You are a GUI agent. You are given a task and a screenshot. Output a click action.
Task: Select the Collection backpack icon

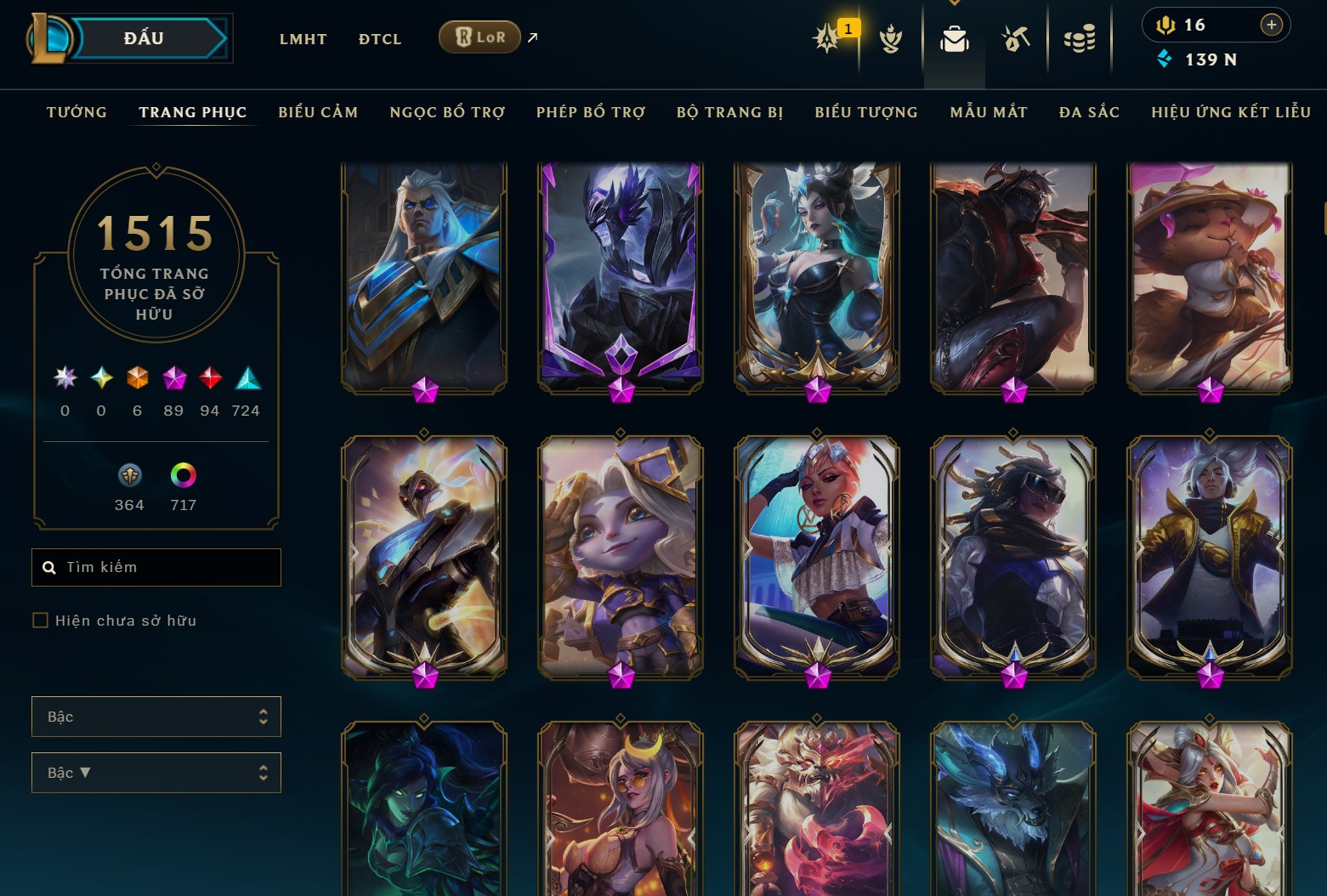[x=954, y=37]
